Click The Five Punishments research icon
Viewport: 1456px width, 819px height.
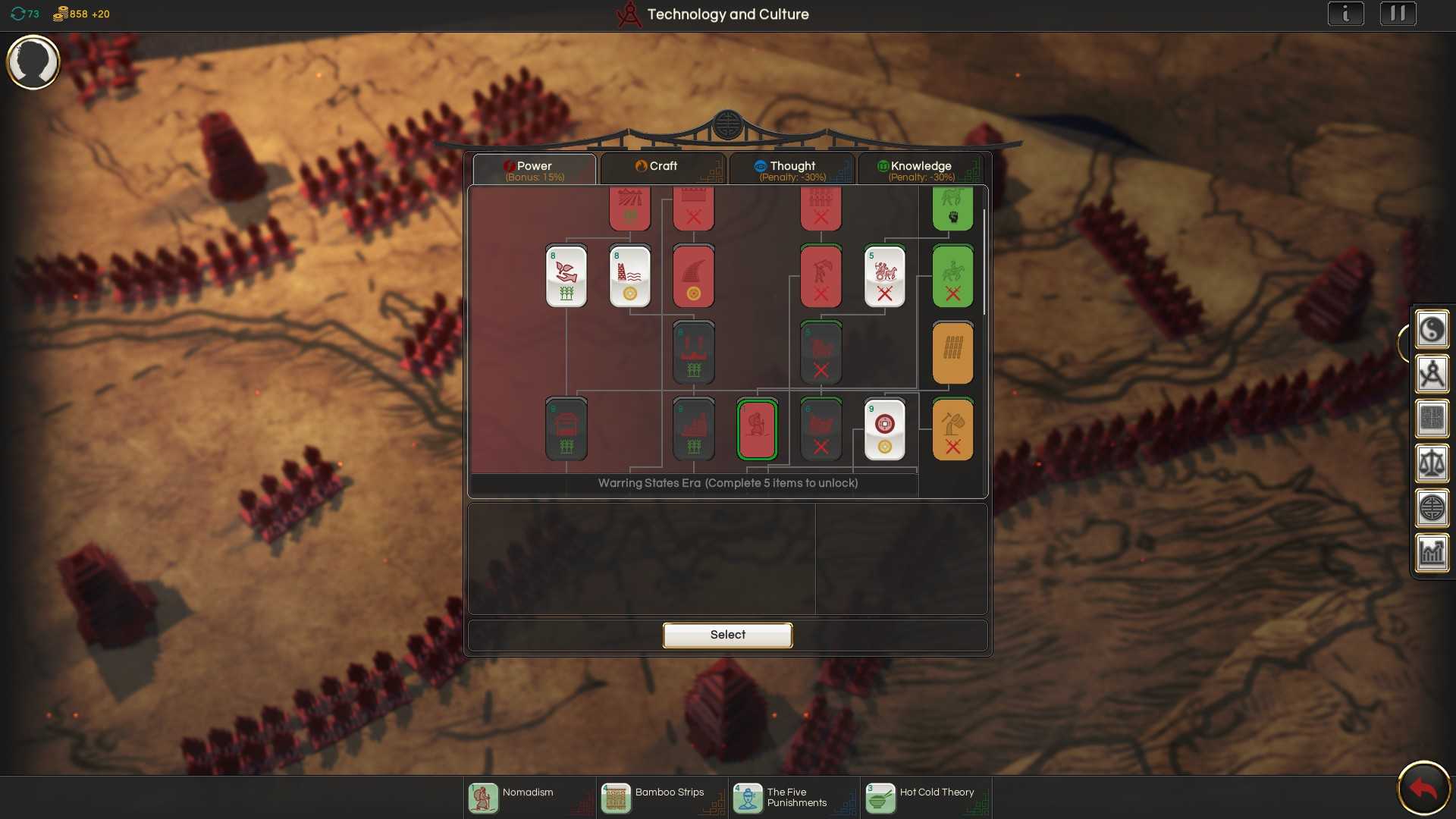click(x=748, y=798)
